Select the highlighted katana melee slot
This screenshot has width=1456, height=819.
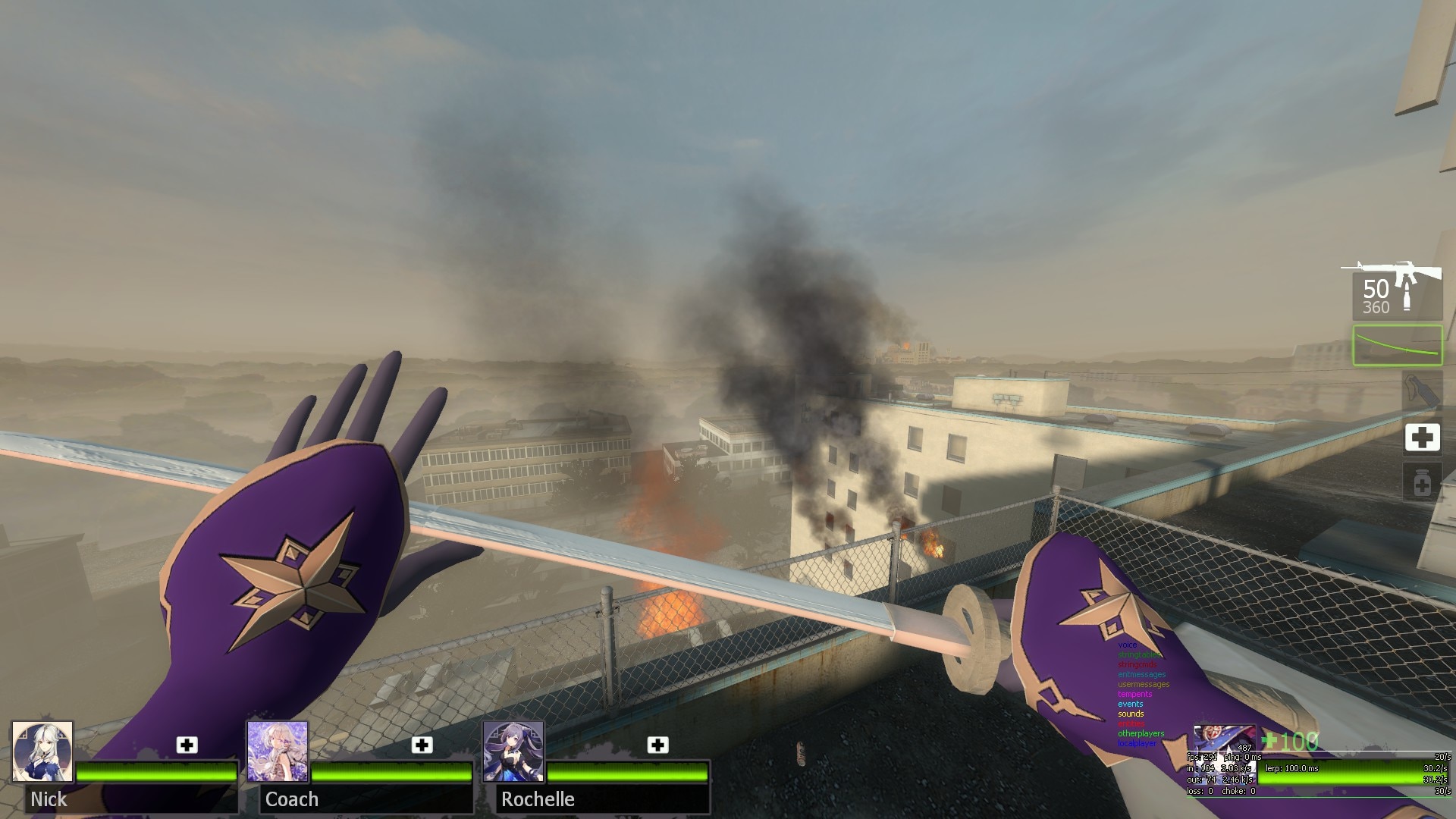pos(1397,345)
